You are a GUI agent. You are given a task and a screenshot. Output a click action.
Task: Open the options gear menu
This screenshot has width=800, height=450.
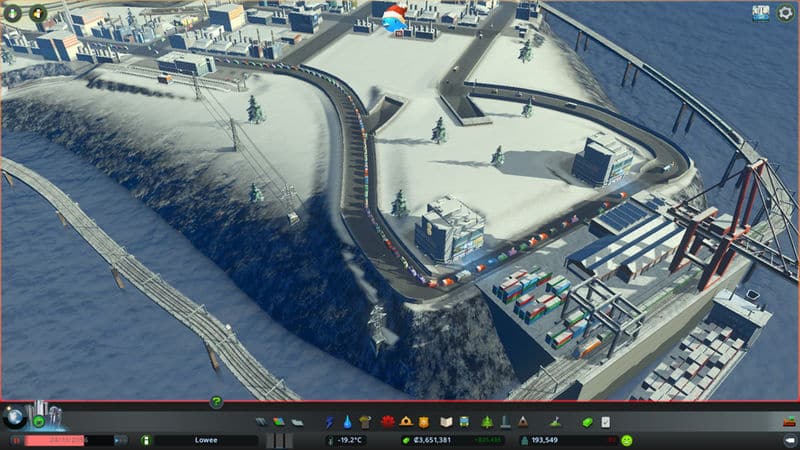pos(786,13)
